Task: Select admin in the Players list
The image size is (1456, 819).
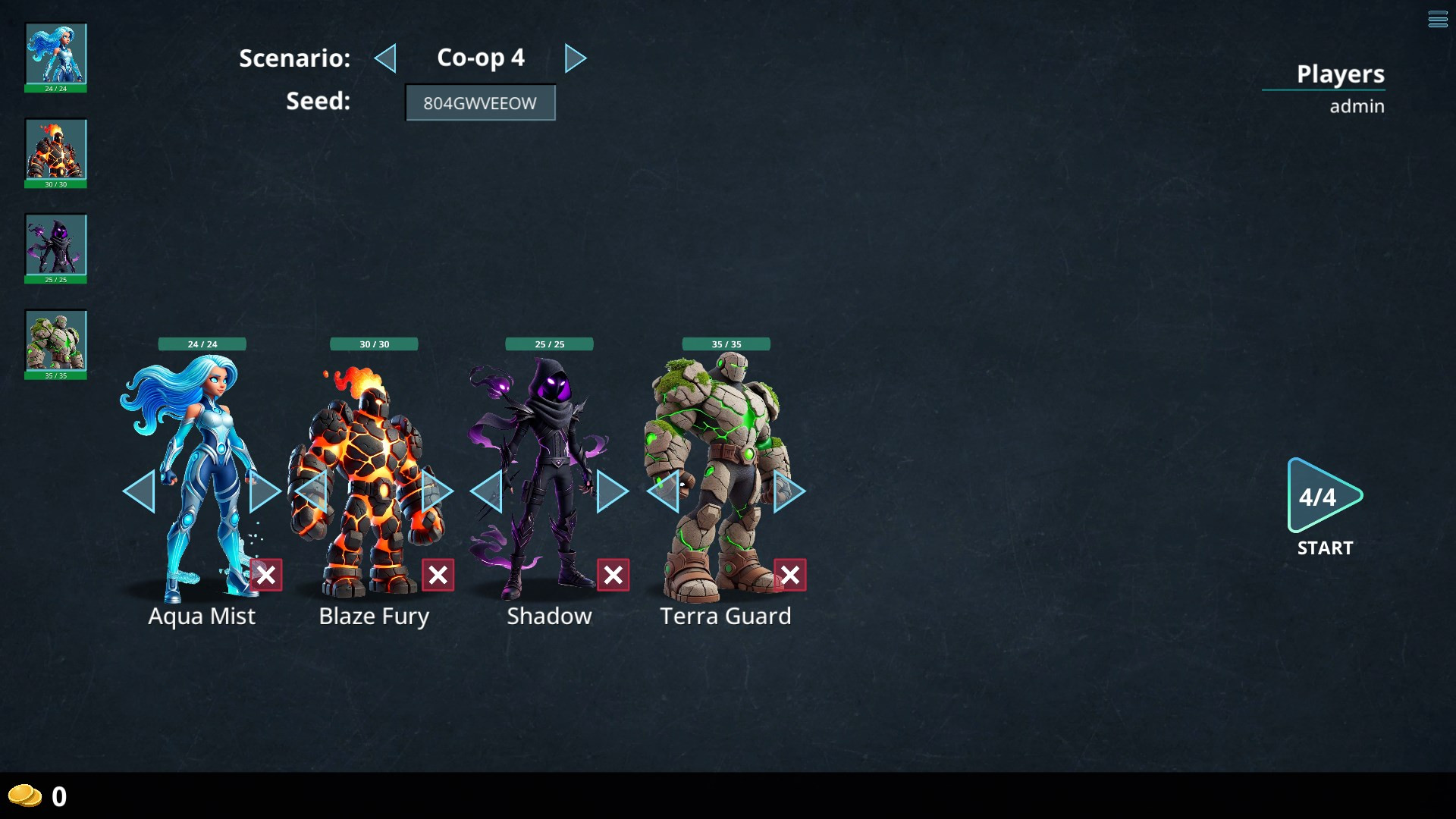Action: point(1357,106)
